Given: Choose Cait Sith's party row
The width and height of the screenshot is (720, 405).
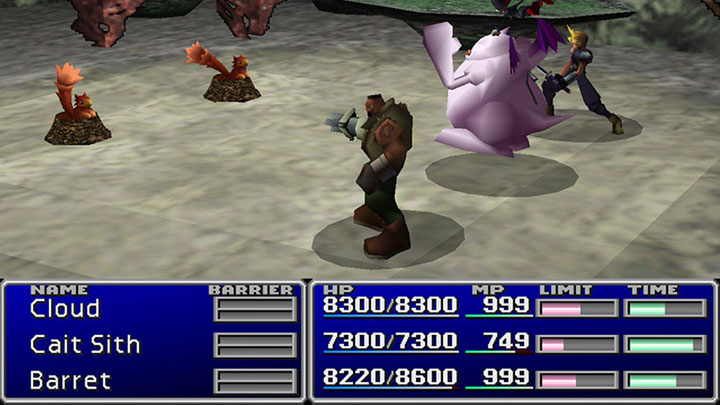Looking at the screenshot, I should (x=85, y=345).
